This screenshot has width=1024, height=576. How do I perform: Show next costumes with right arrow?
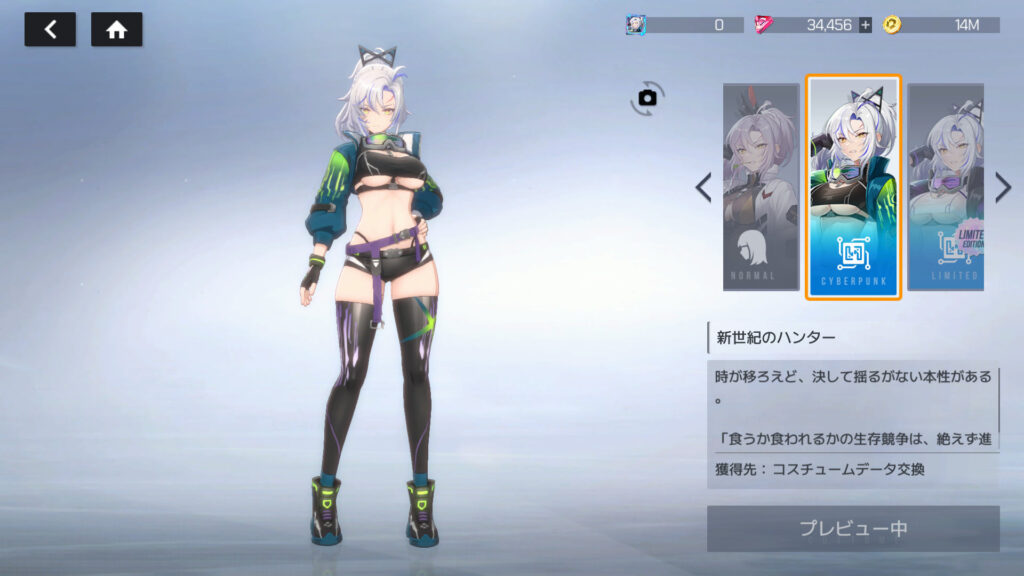point(1003,187)
